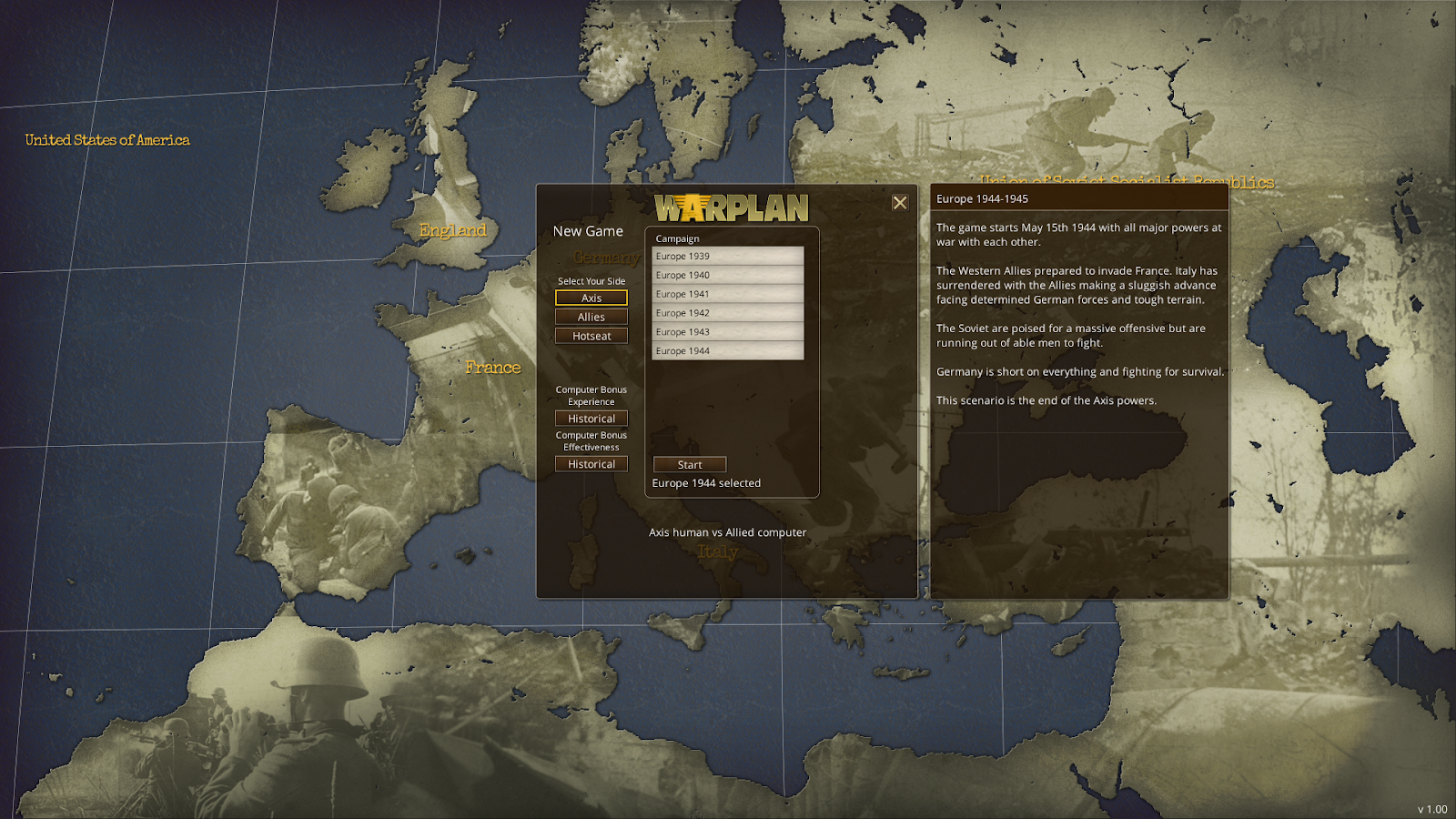This screenshot has height=819, width=1456.
Task: Close the New Game window
Action: click(901, 202)
